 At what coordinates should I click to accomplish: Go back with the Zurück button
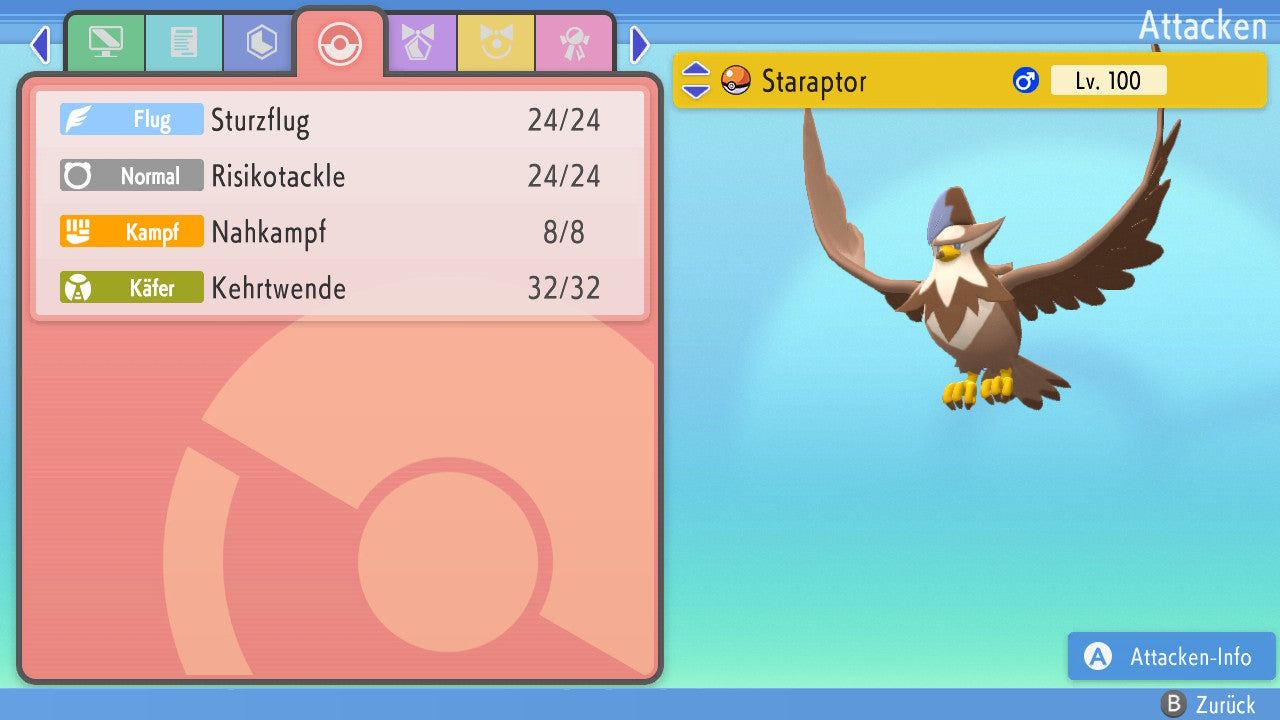tap(1208, 704)
